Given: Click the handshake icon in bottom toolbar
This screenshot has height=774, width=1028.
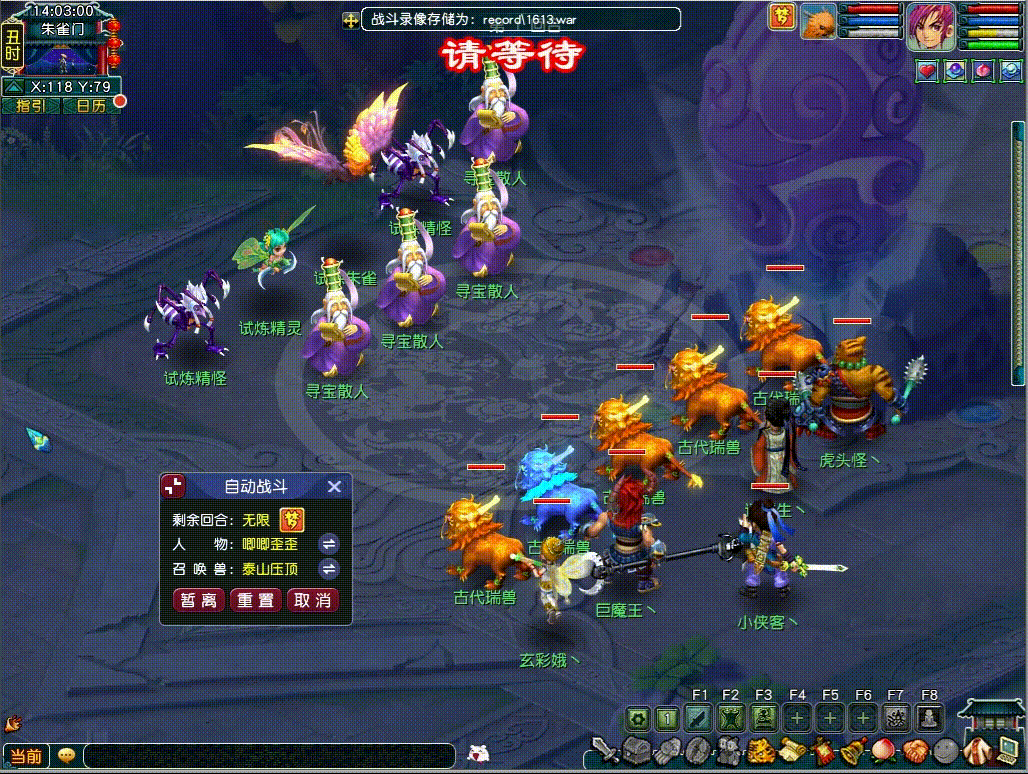Looking at the screenshot, I should [914, 750].
